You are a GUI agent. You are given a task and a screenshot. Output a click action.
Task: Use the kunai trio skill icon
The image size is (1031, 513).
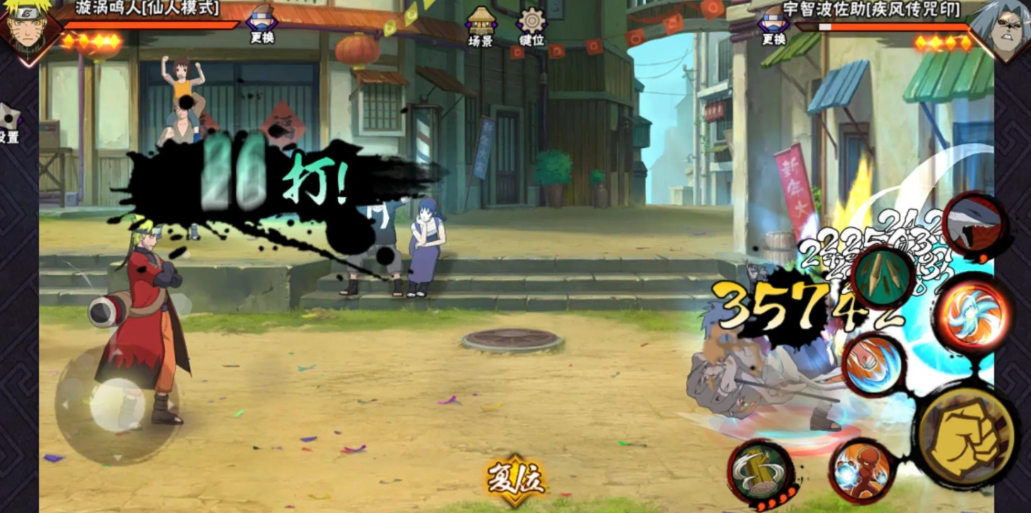tap(882, 274)
